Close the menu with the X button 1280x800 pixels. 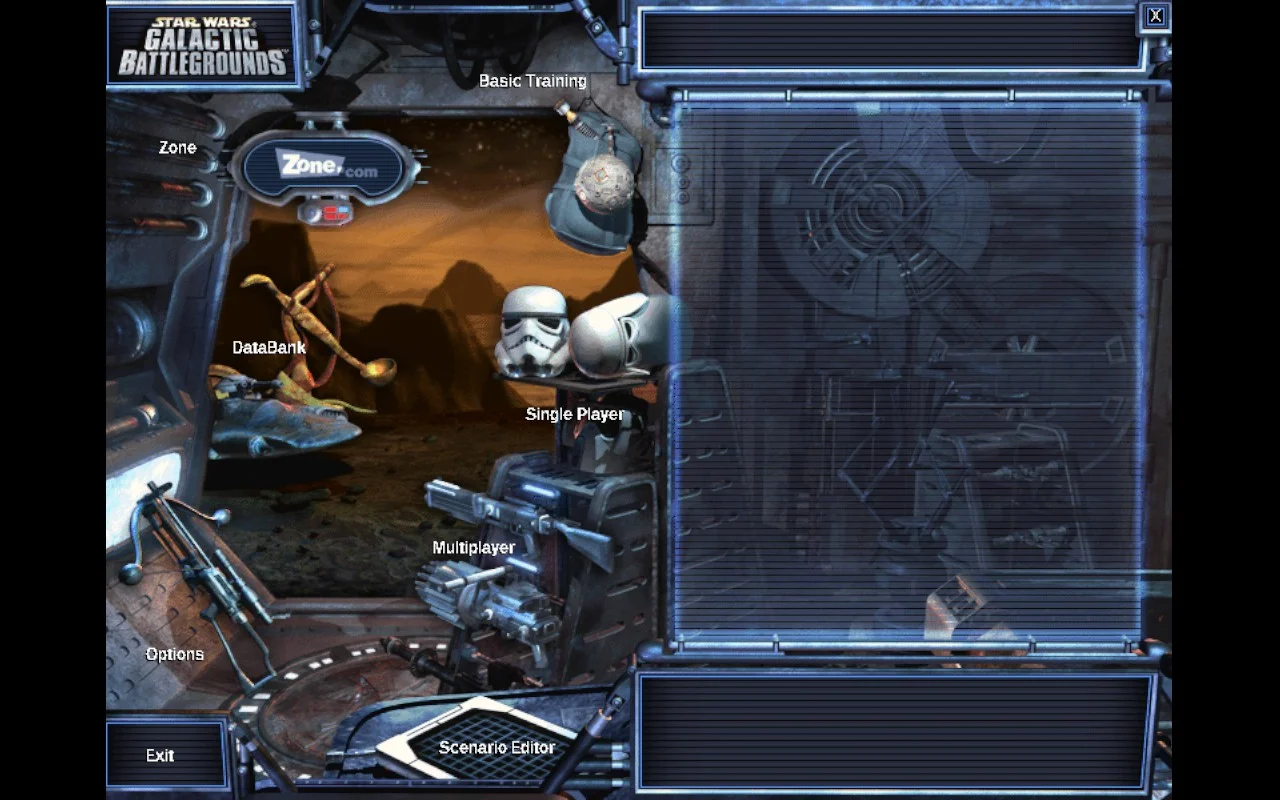(x=1155, y=15)
